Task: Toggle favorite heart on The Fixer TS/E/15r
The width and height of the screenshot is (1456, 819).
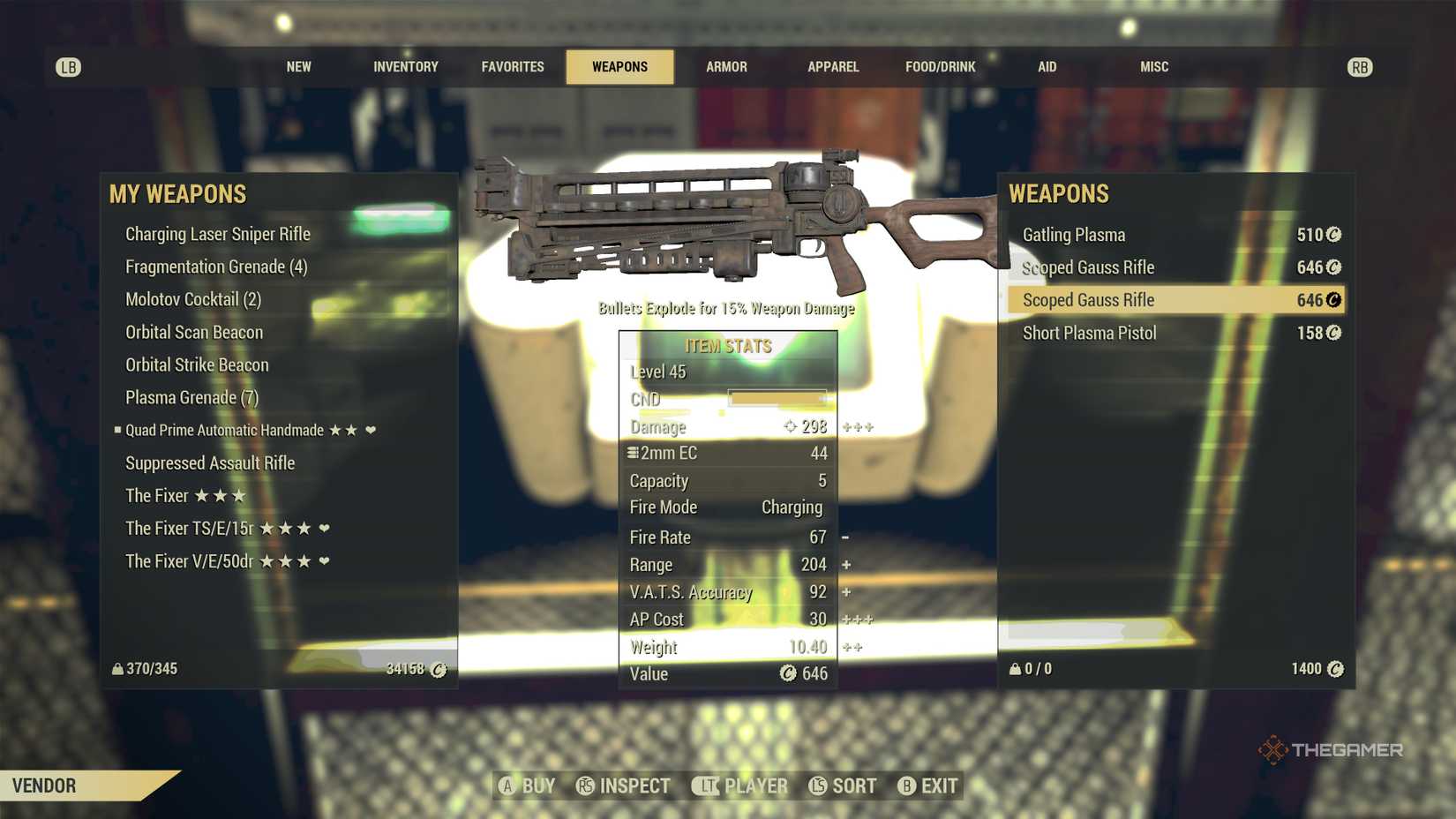Action: click(x=323, y=527)
